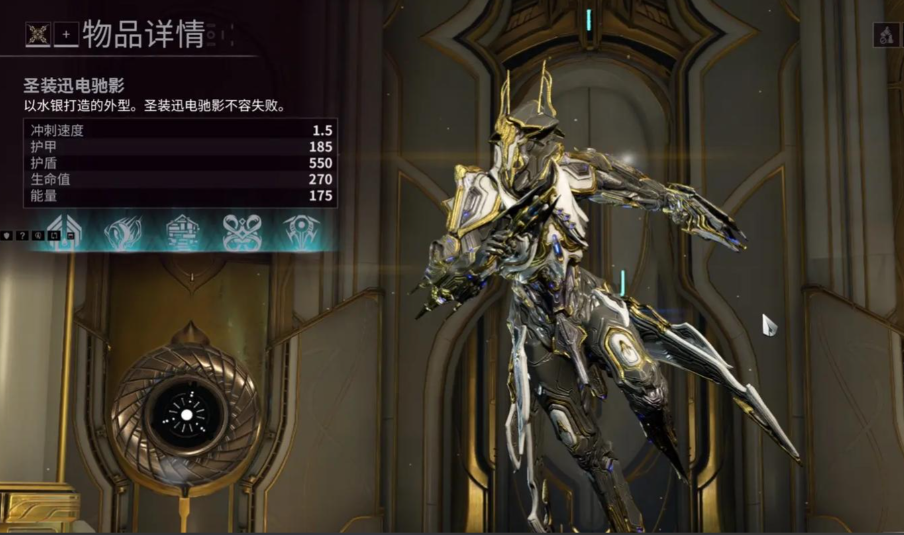This screenshot has width=904, height=535.
Task: Select the plus tab in the header
Action: [x=67, y=34]
